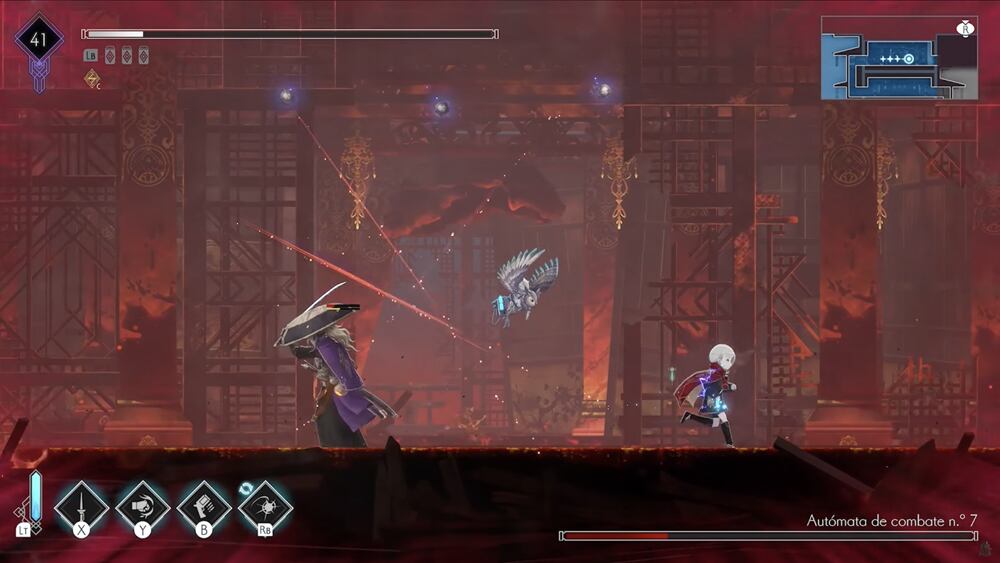
Task: Open the minimap
Action: [898, 58]
